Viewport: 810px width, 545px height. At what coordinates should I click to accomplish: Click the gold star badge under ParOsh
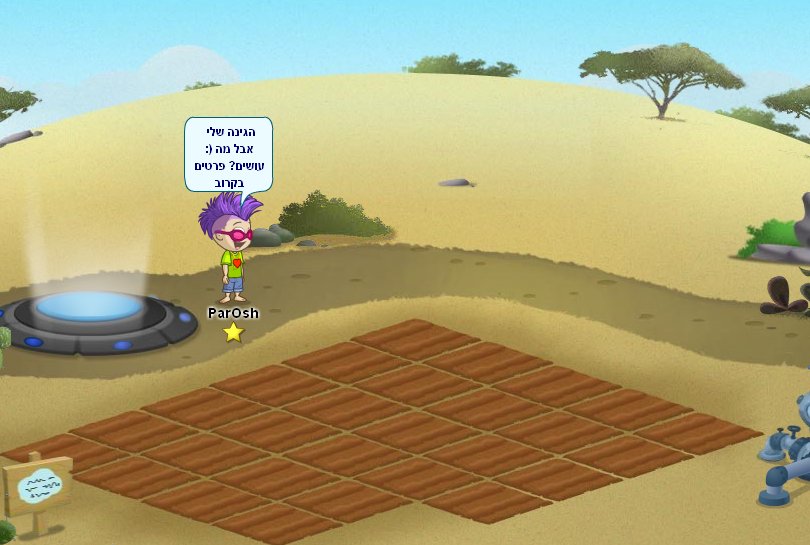click(233, 332)
